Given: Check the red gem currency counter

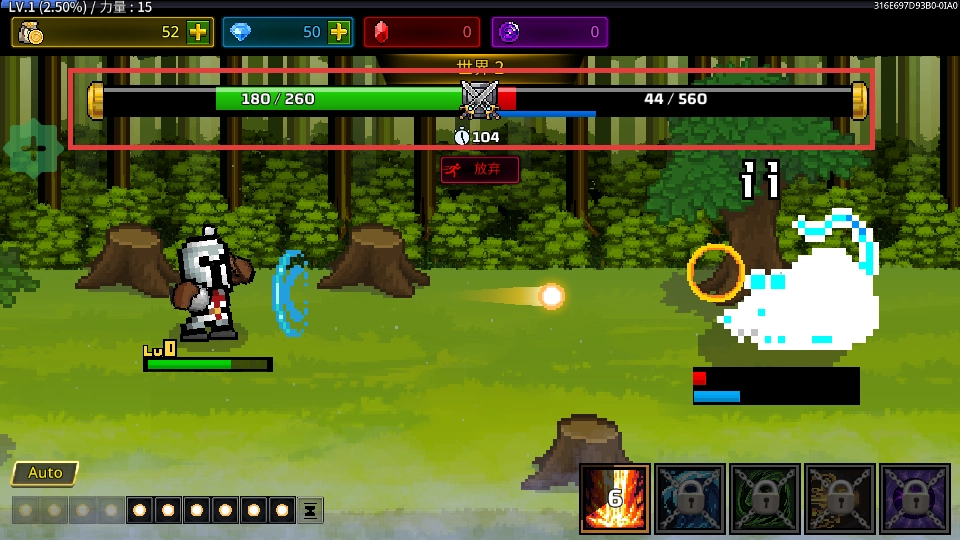Looking at the screenshot, I should pyautogui.click(x=421, y=32).
